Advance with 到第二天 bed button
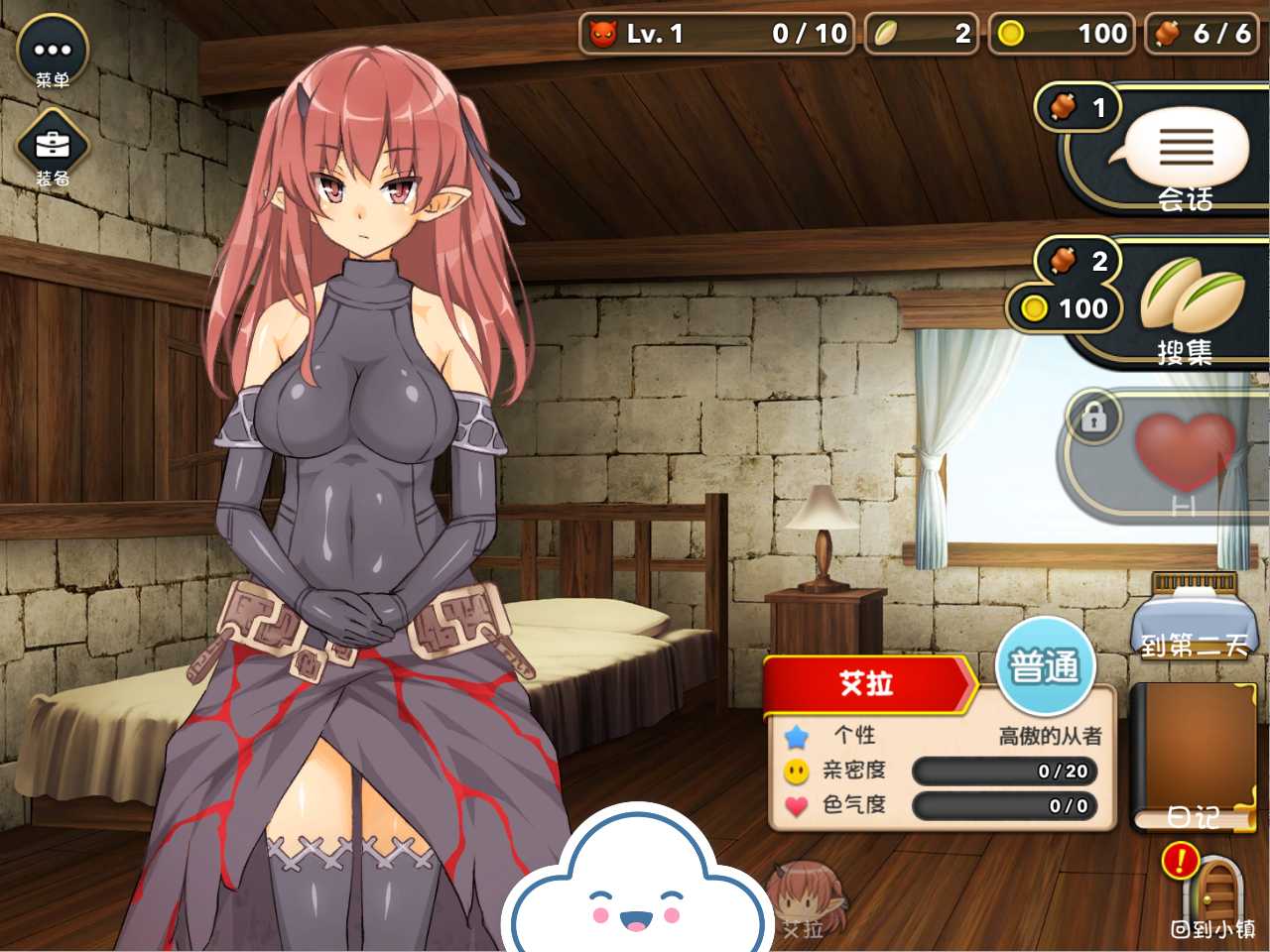1270x952 pixels. coord(1193,617)
